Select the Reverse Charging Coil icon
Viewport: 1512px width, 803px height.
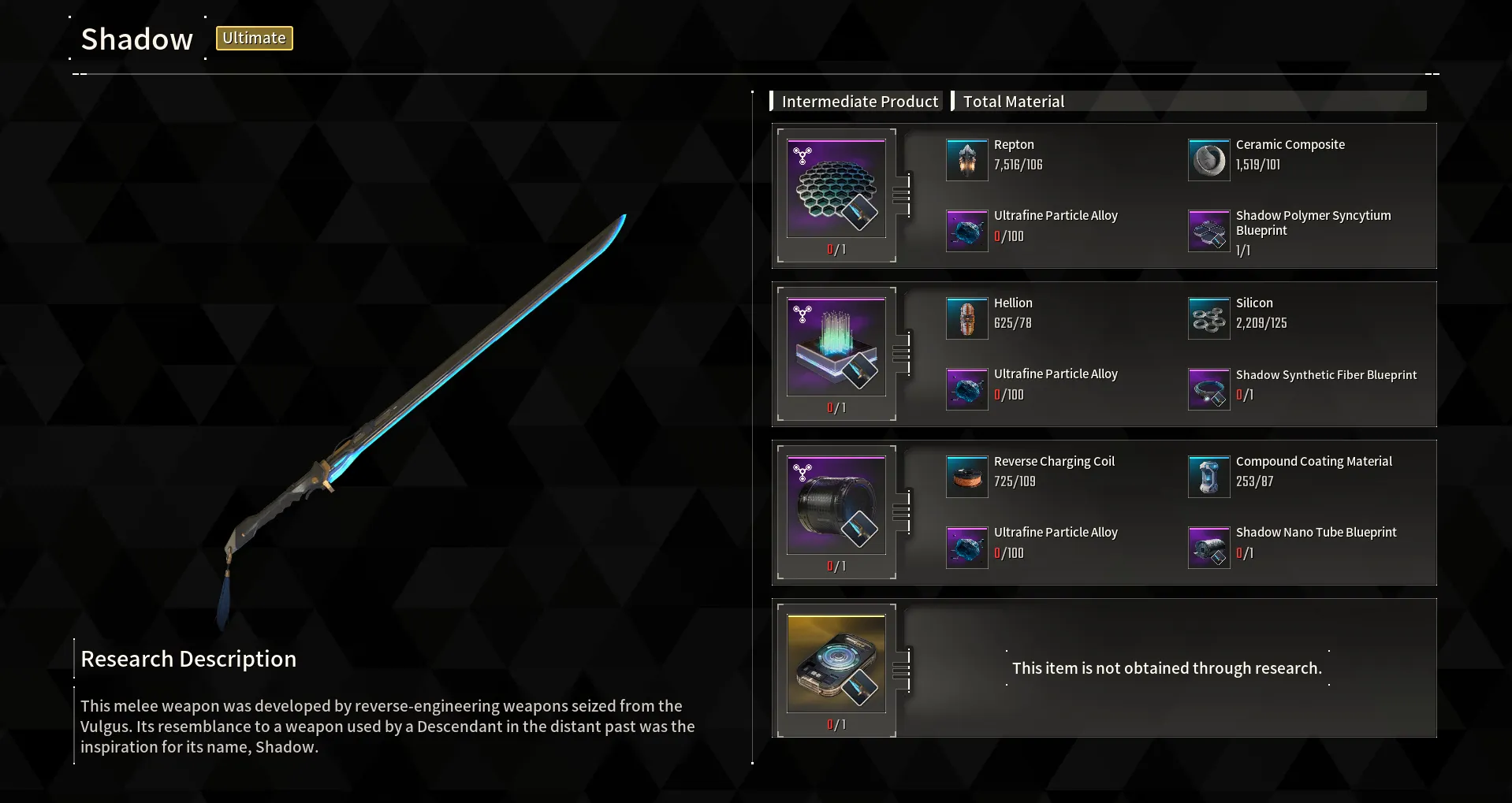tap(967, 477)
